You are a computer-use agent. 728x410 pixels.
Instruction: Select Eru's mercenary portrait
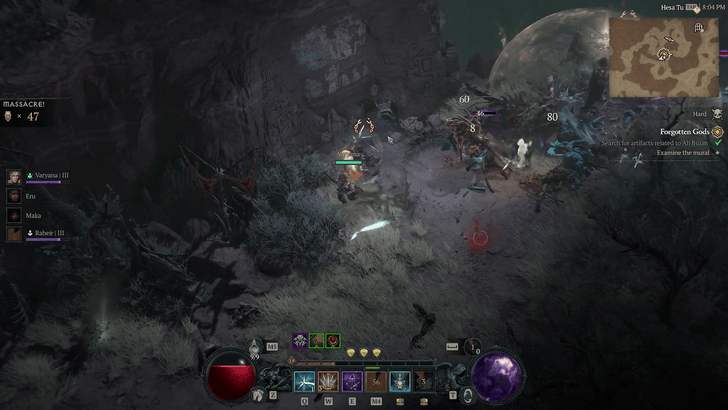[14, 196]
